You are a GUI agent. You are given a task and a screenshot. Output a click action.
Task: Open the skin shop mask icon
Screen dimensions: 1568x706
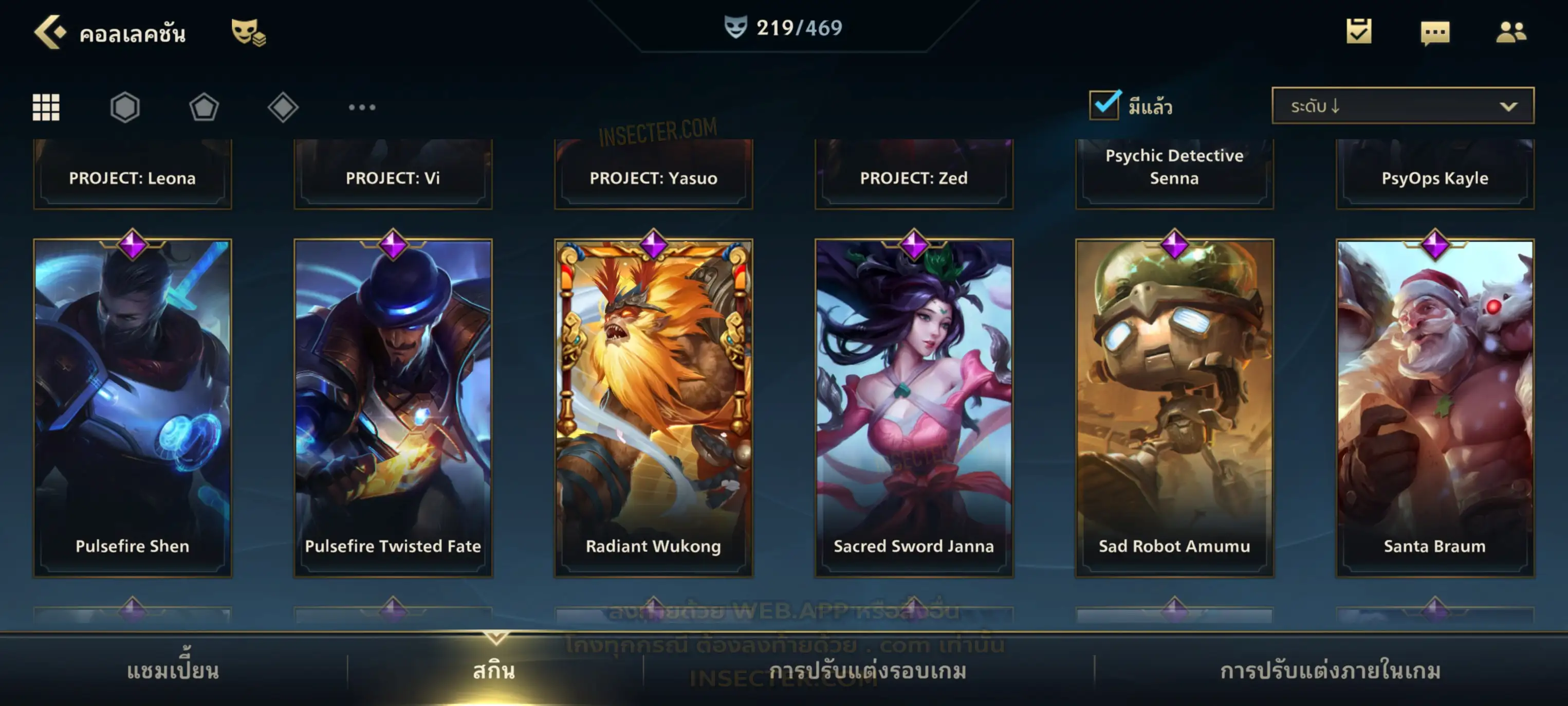pos(248,32)
